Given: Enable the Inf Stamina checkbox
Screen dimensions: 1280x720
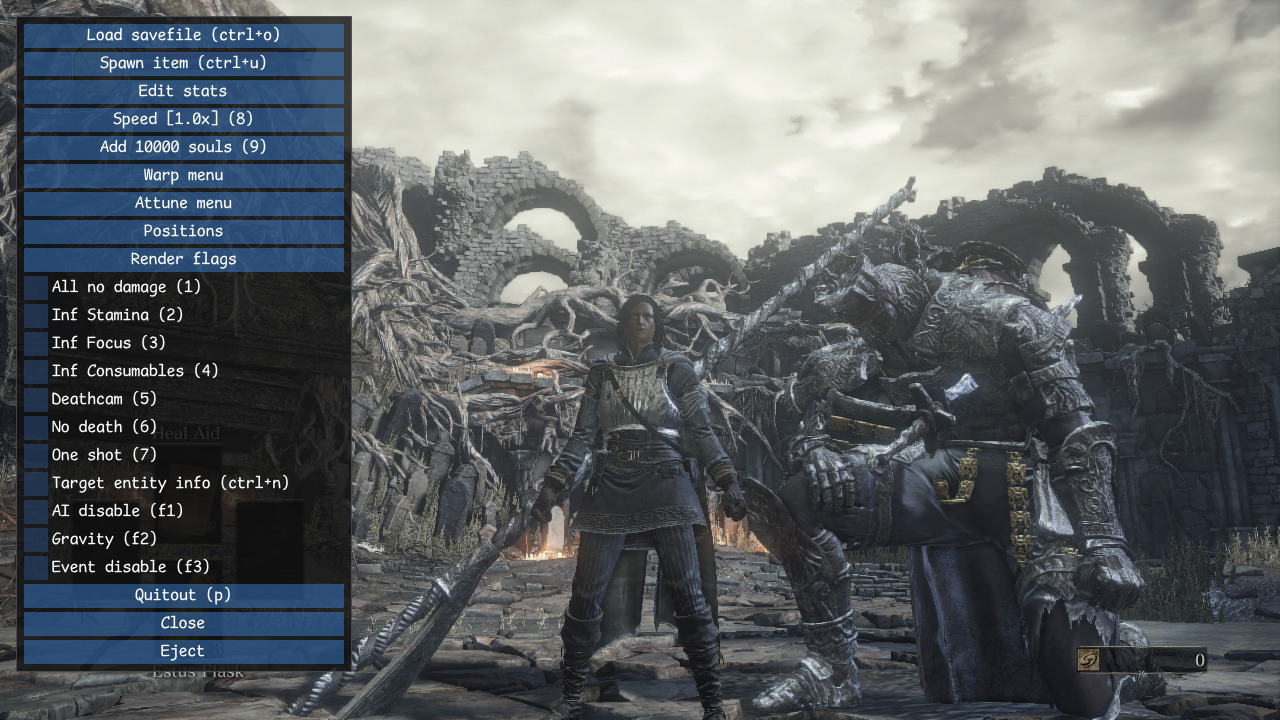Looking at the screenshot, I should pyautogui.click(x=36, y=315).
